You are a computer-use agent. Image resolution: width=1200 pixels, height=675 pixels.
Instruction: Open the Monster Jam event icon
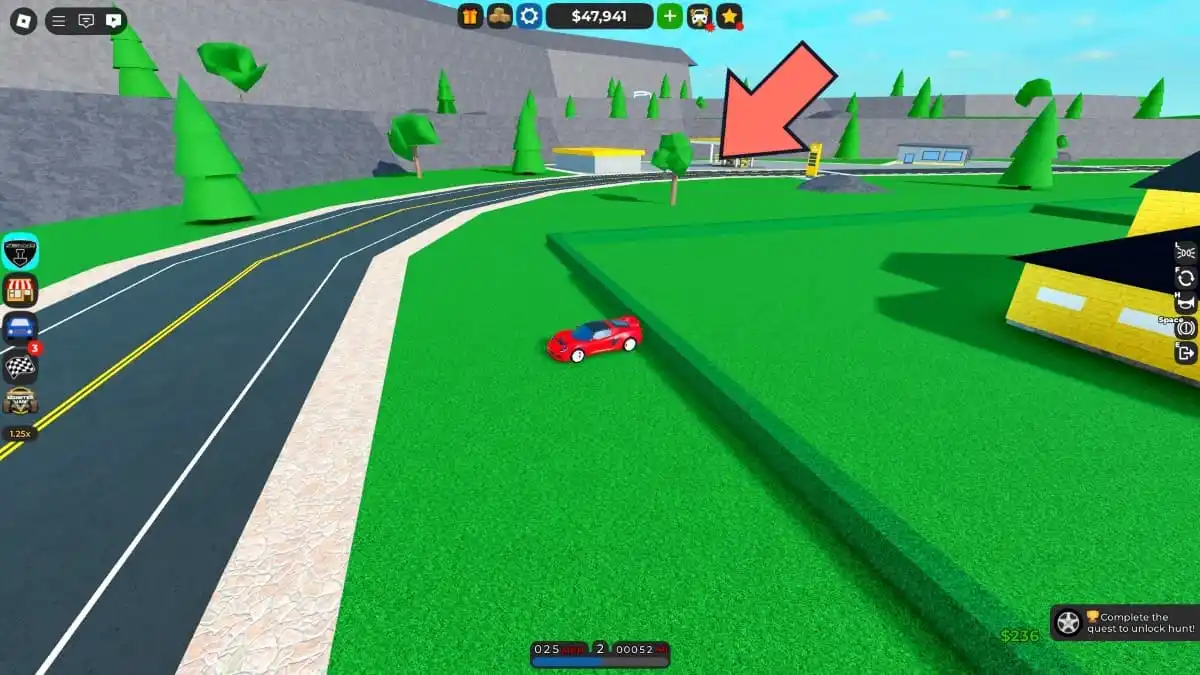click(20, 401)
